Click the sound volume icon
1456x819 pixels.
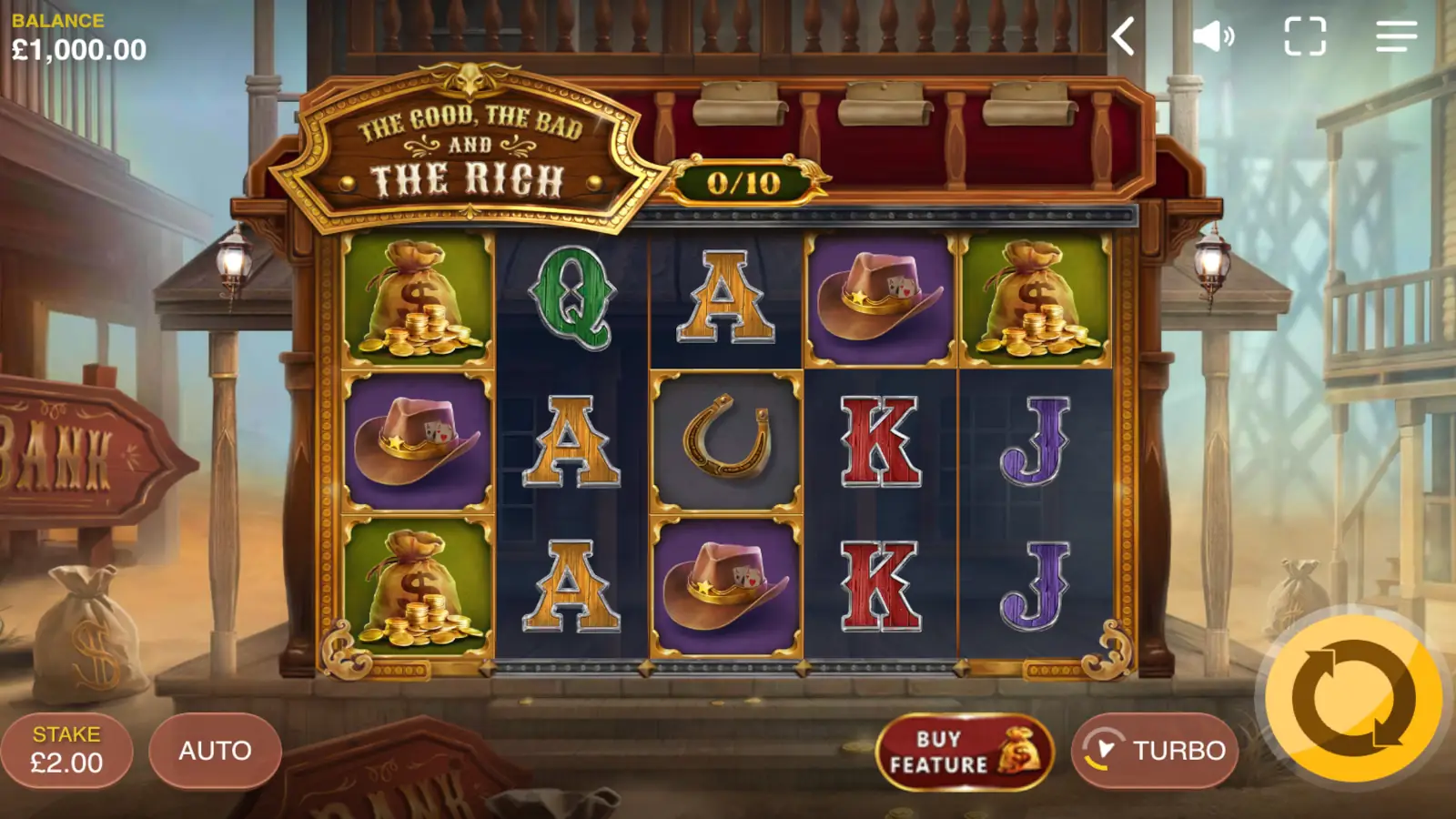1214,35
